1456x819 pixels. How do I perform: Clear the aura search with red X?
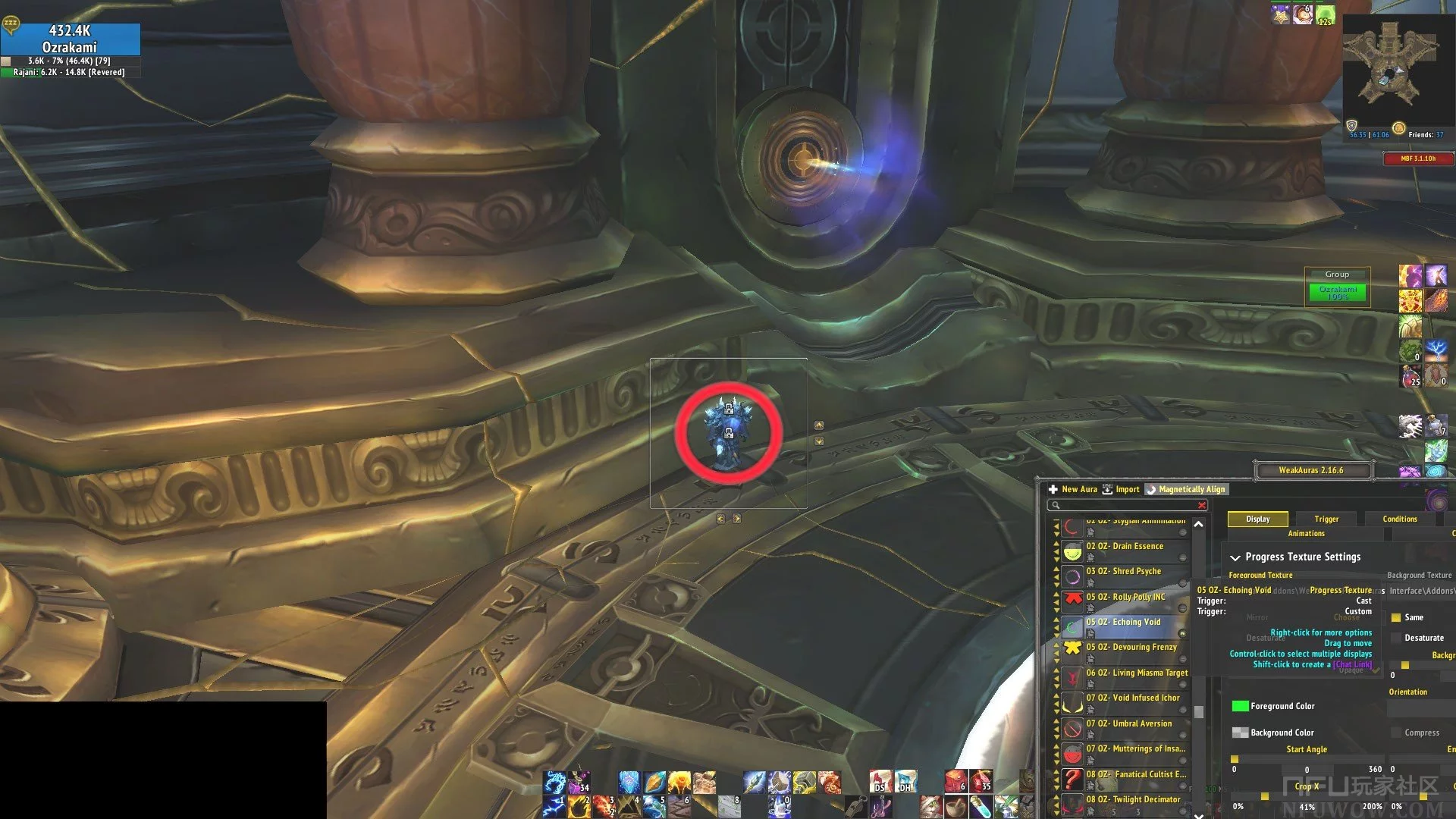coord(1201,505)
